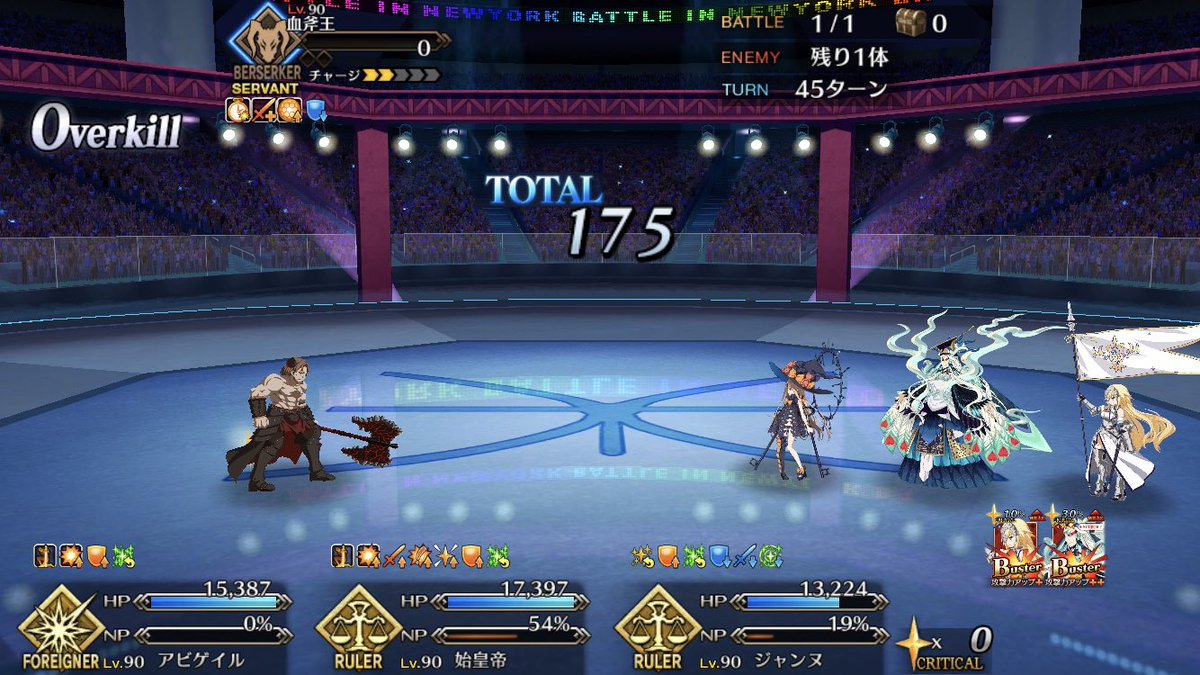Inspect the buff icons under enemy Berserker
This screenshot has width=1200, height=675.
276,109
